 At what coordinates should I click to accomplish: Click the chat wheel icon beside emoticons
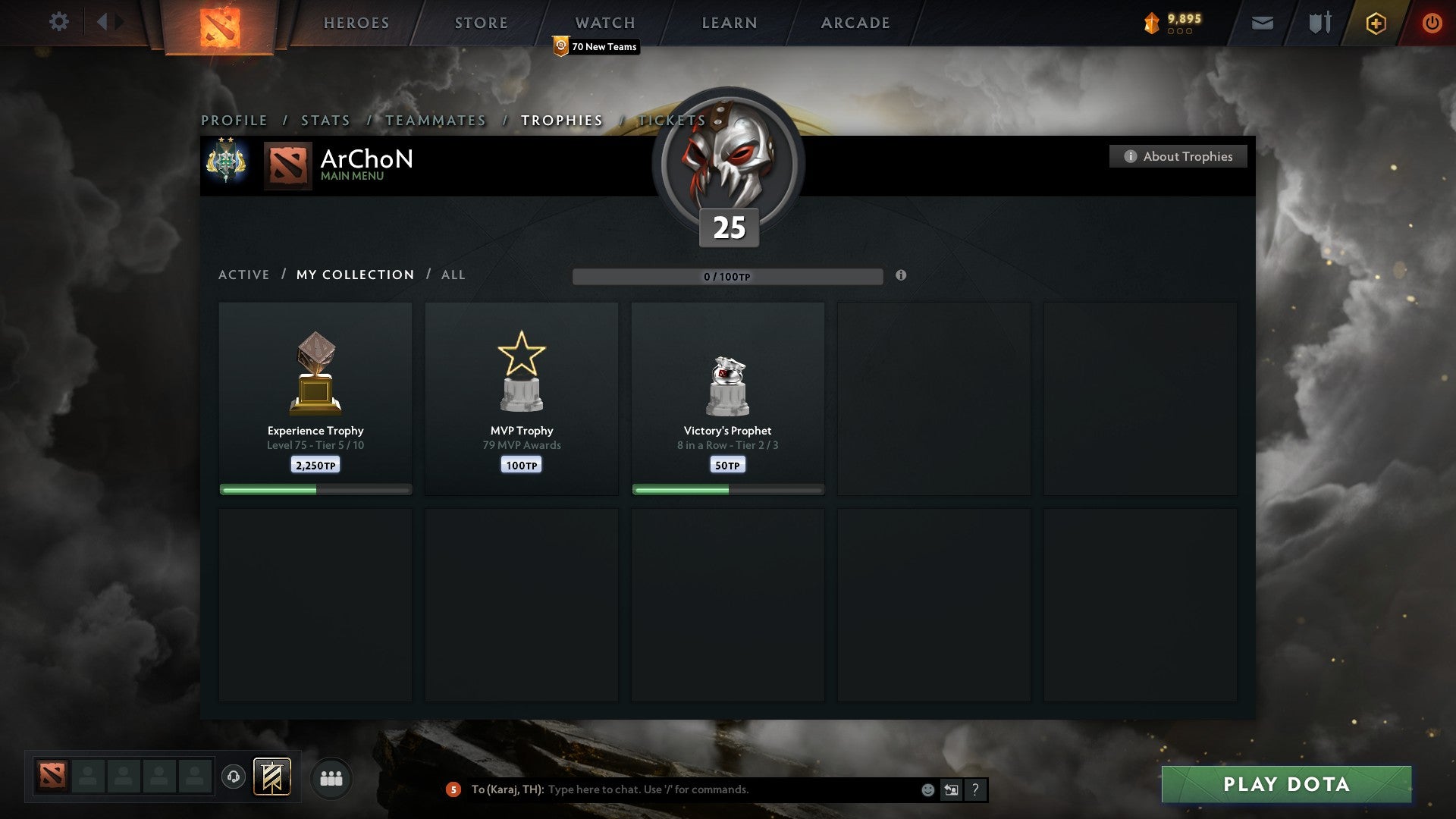coord(951,789)
